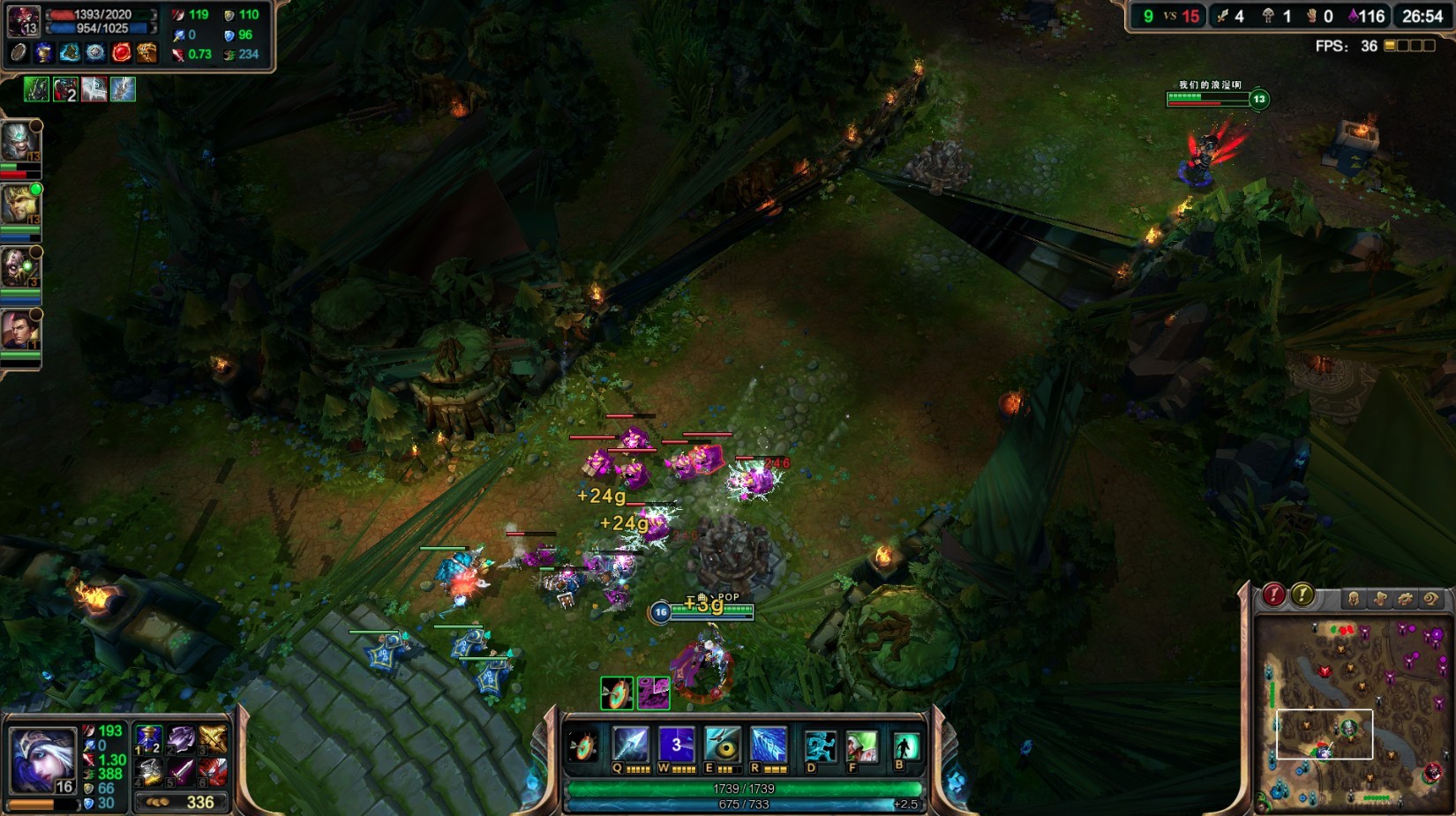Use the Heal summoner spell
Viewport: 1456px width, 816px height.
coord(861,747)
